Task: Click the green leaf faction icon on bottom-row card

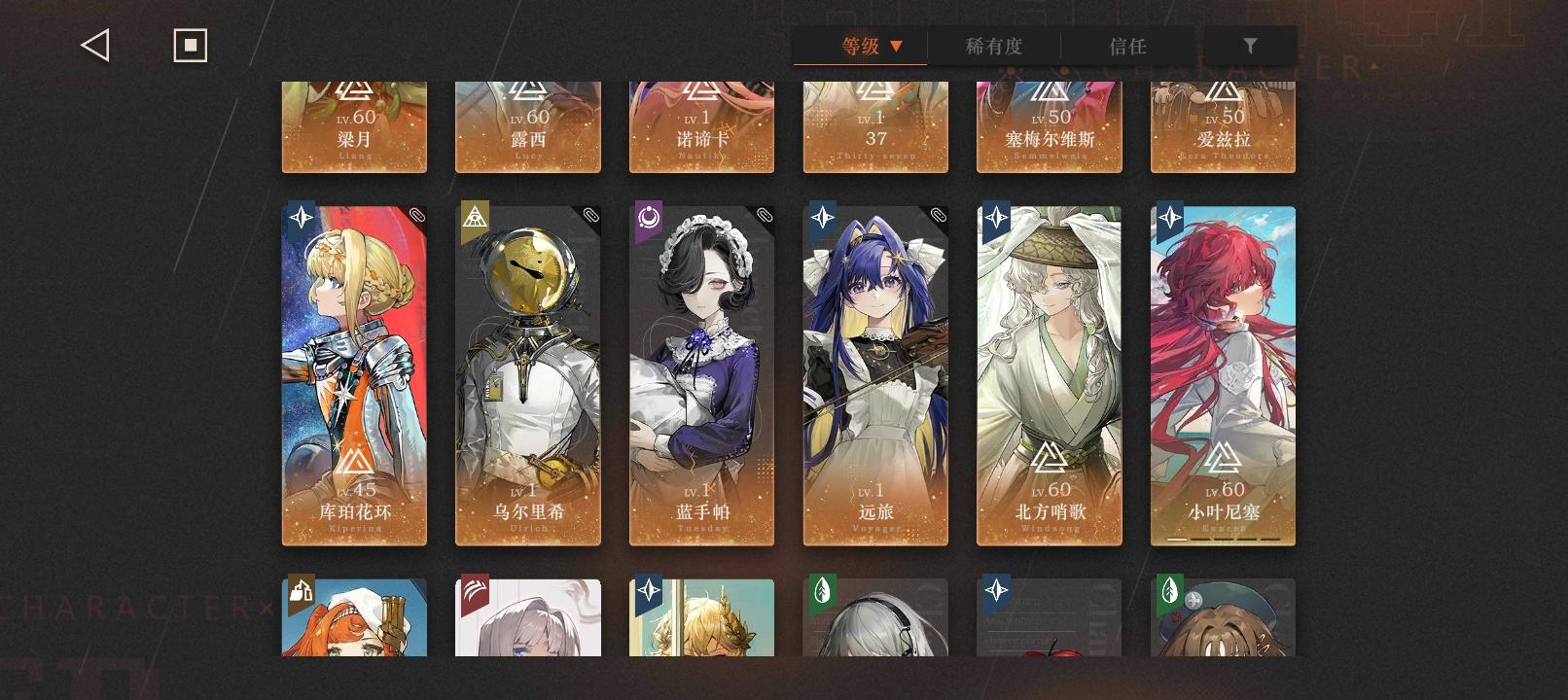Action: pos(823,591)
